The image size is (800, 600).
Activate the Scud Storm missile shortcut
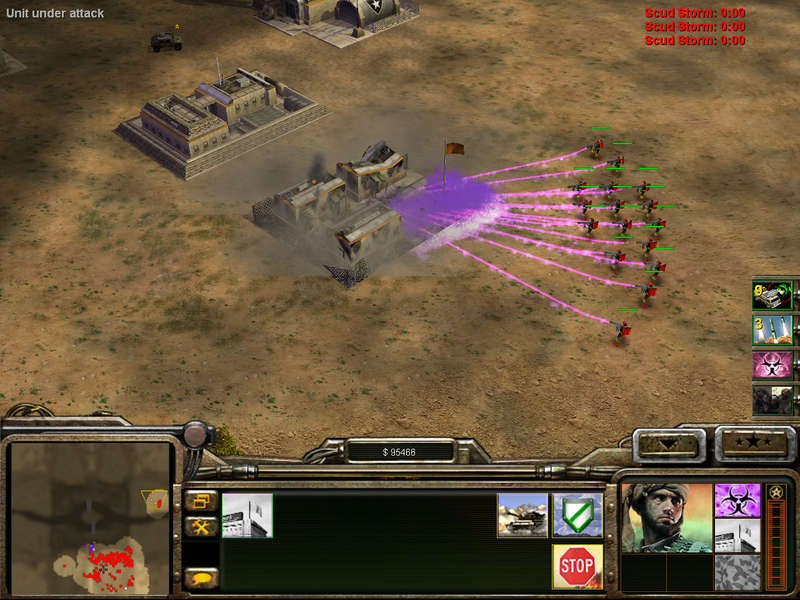pos(772,329)
